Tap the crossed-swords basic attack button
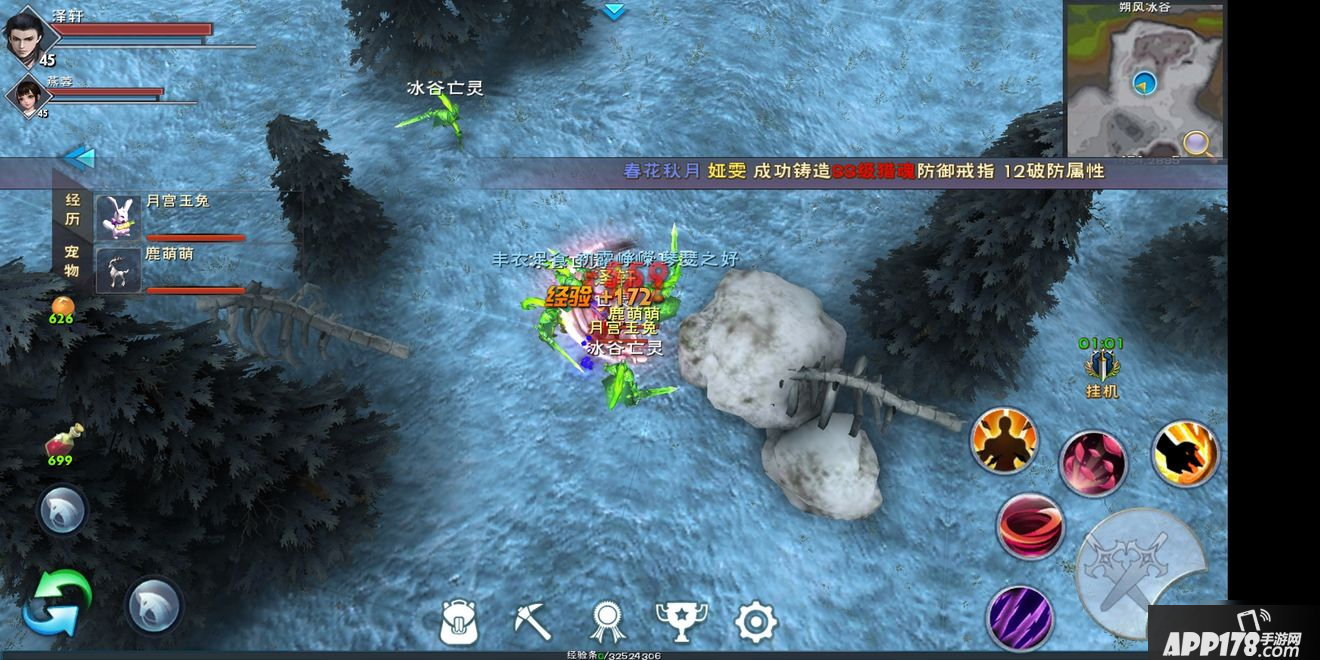The height and width of the screenshot is (660, 1320). click(x=1138, y=573)
